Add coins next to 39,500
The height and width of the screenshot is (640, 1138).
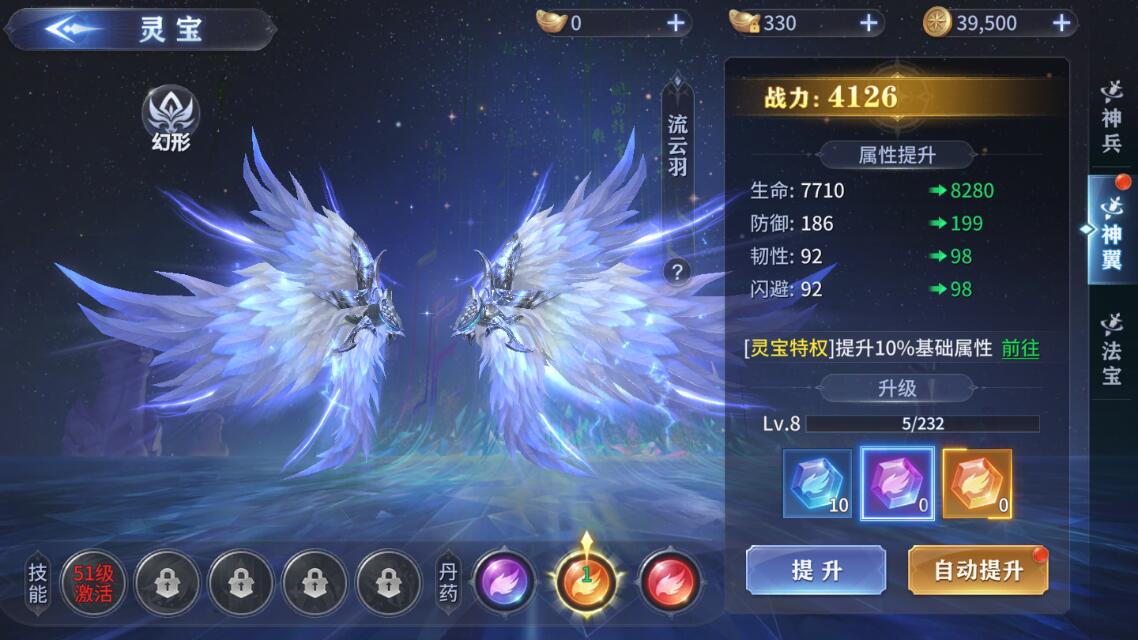click(x=1062, y=23)
